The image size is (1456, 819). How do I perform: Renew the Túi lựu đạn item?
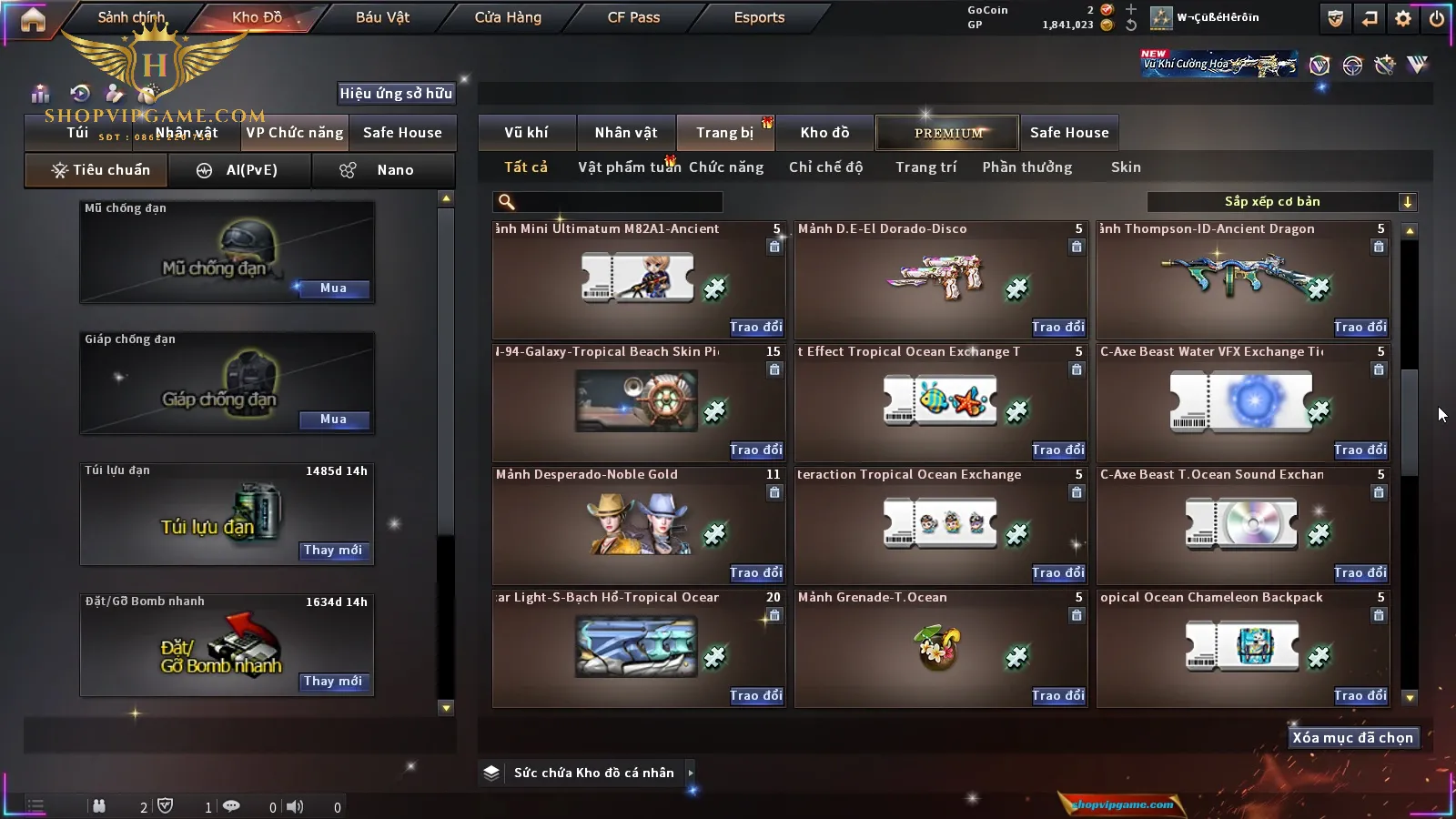pyautogui.click(x=333, y=551)
